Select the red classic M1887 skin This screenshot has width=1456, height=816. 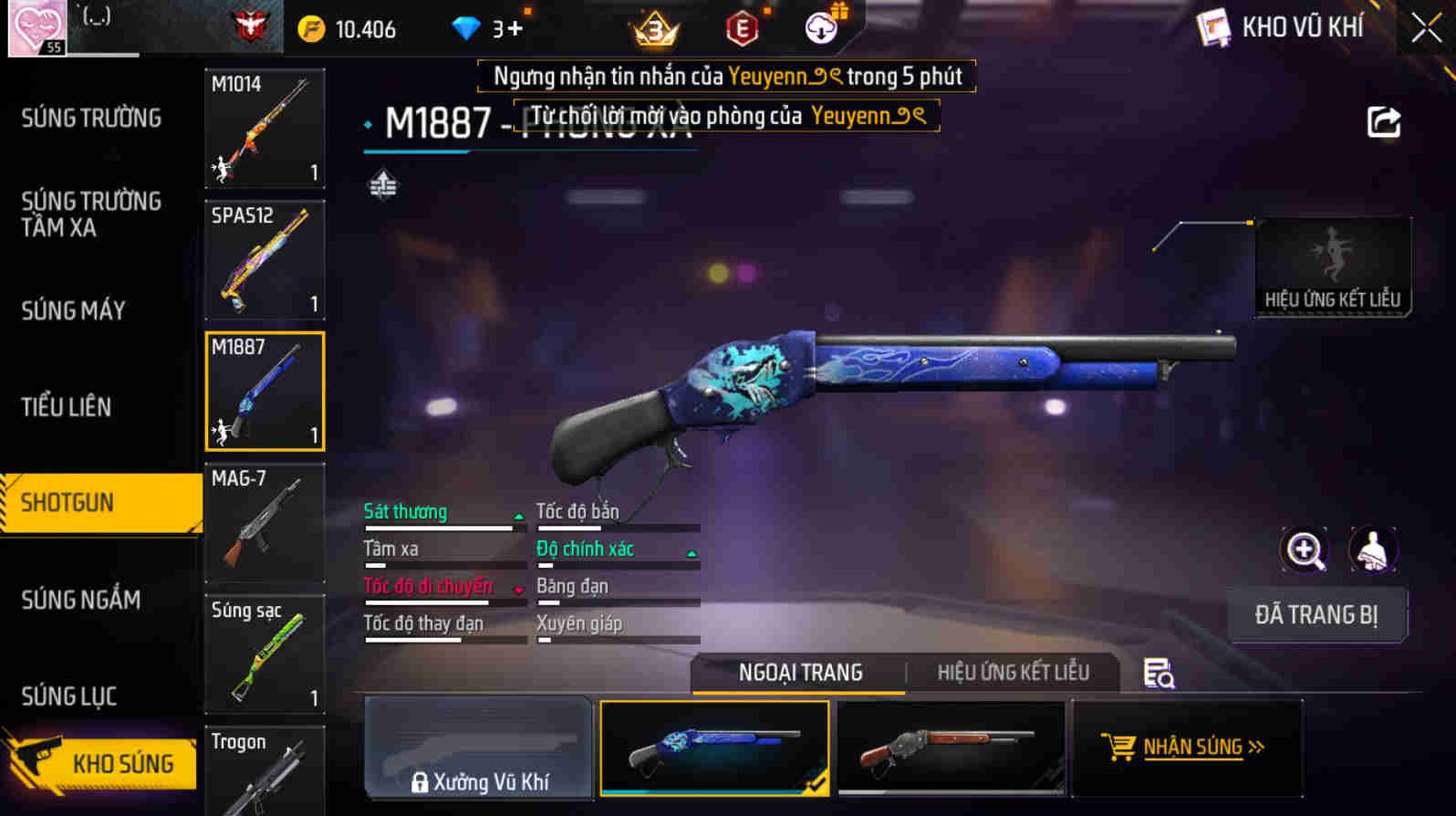pos(950,748)
